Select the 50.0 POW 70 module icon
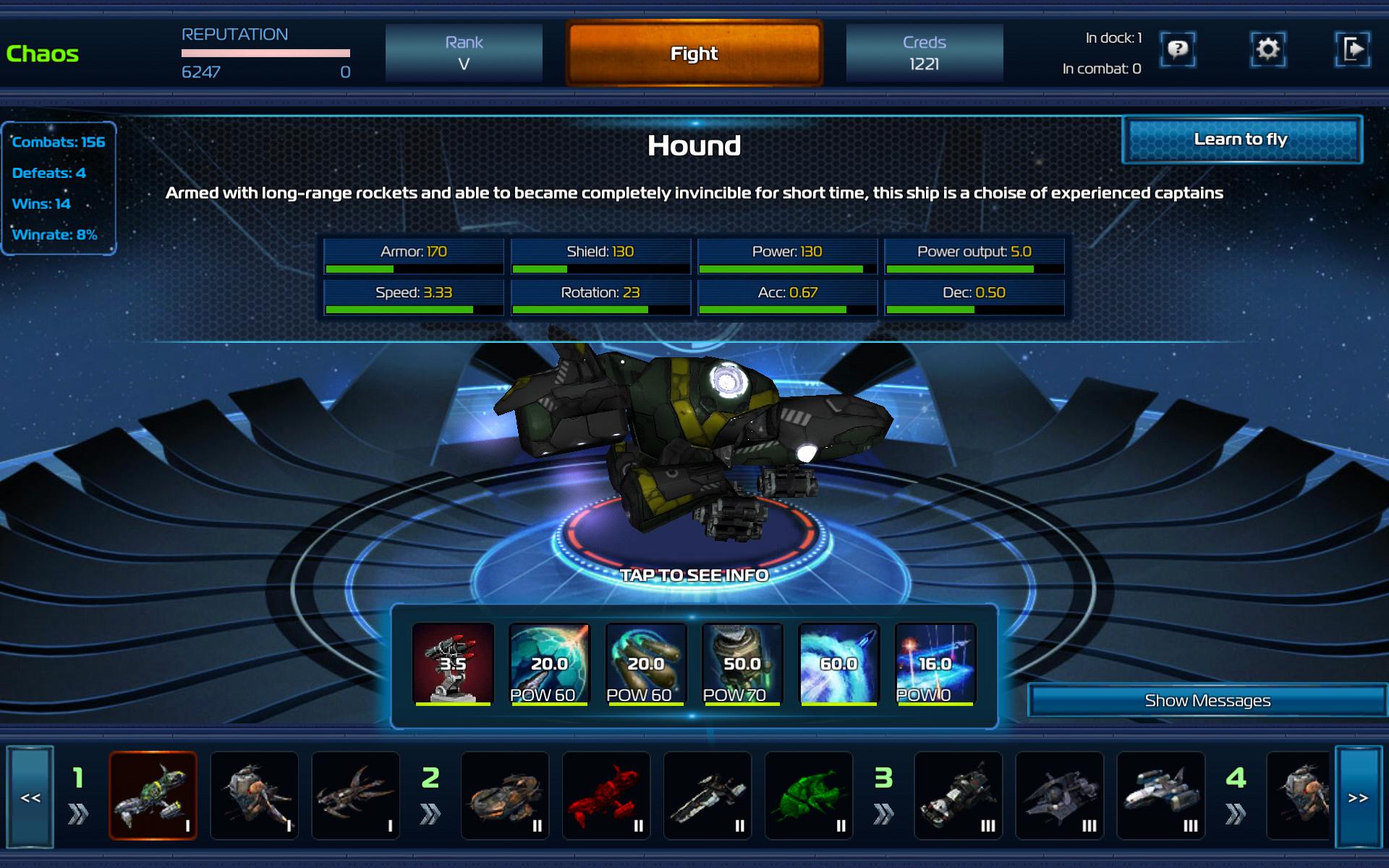The height and width of the screenshot is (868, 1389). [742, 663]
